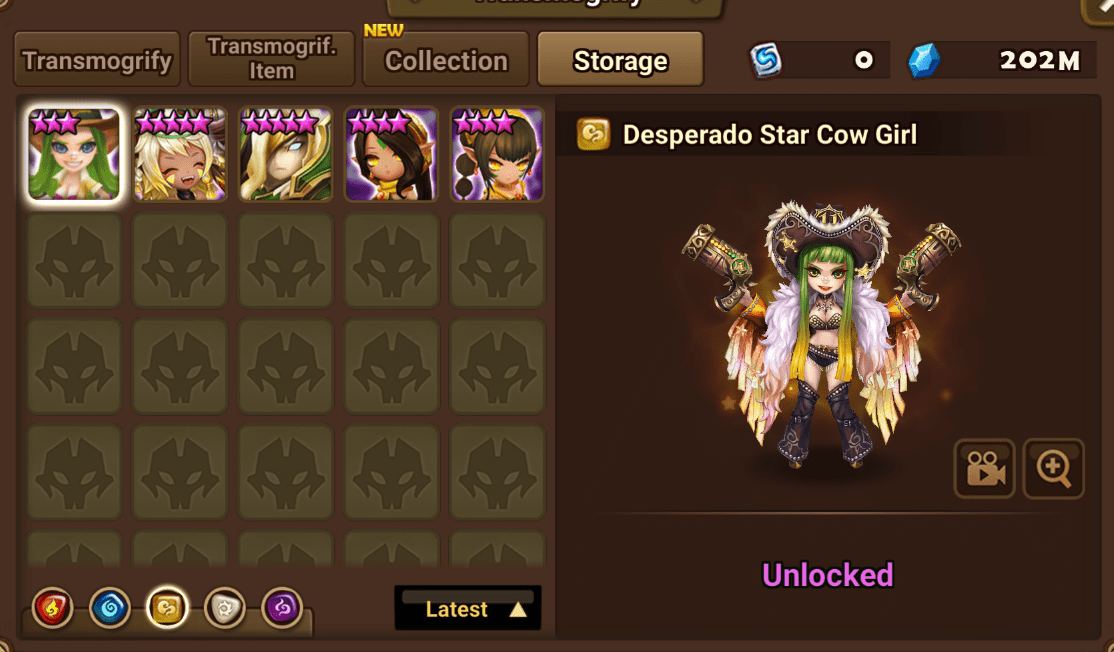Choose the elf portrait with braided ponytail
Screen dimensions: 1114x652
pos(498,154)
